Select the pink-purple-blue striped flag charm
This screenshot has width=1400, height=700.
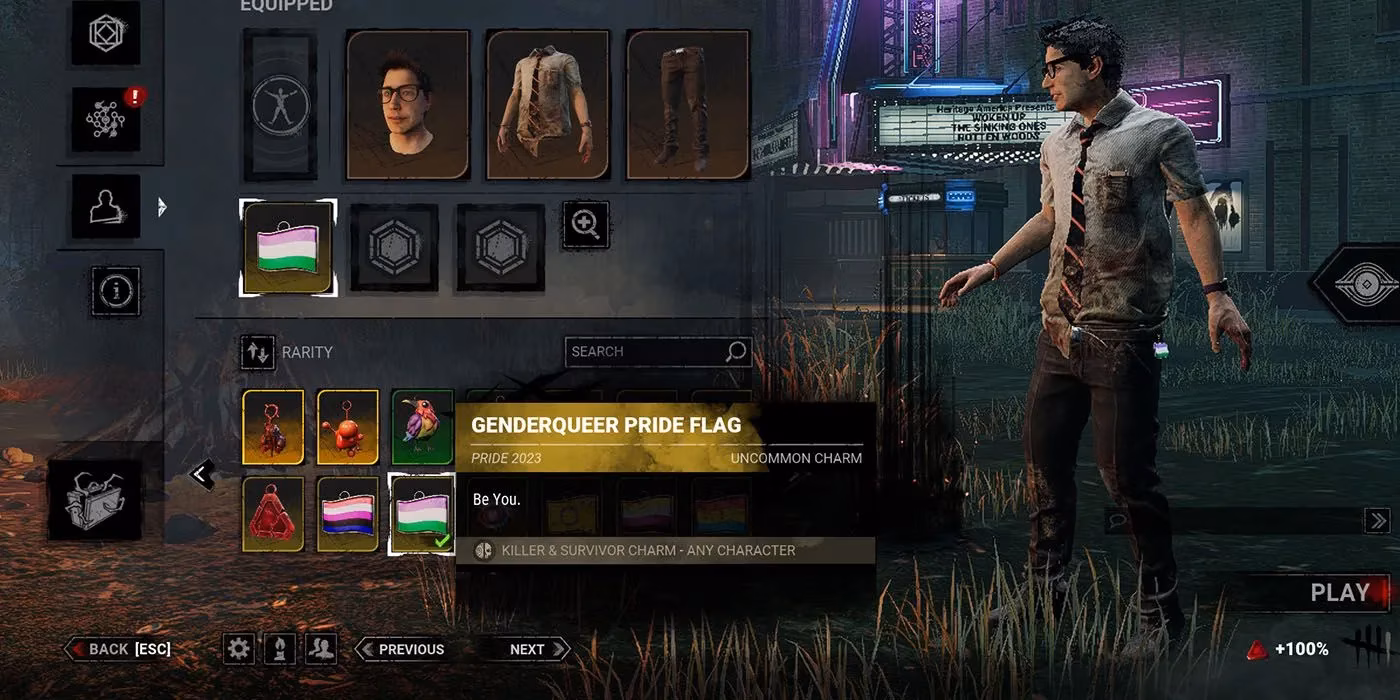(347, 514)
